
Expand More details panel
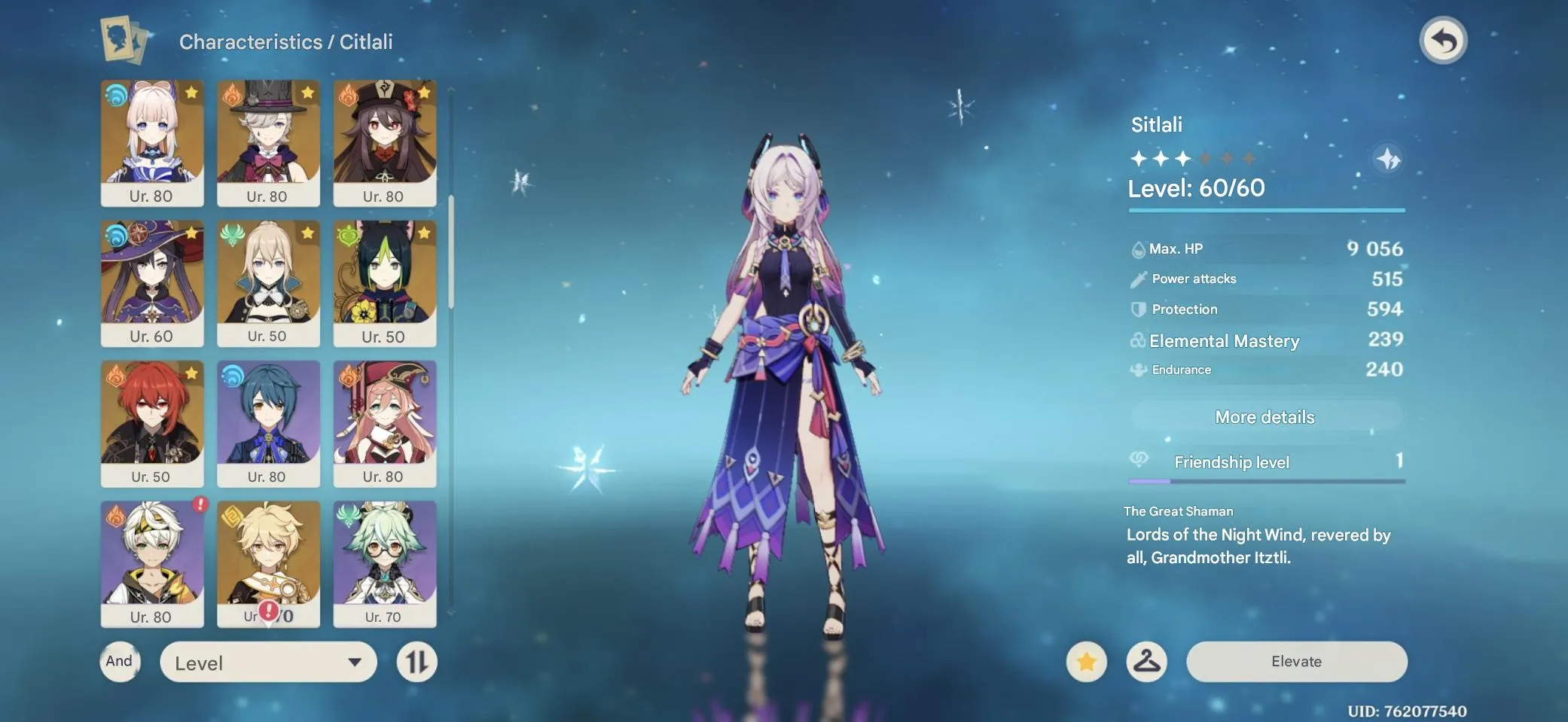(1265, 416)
